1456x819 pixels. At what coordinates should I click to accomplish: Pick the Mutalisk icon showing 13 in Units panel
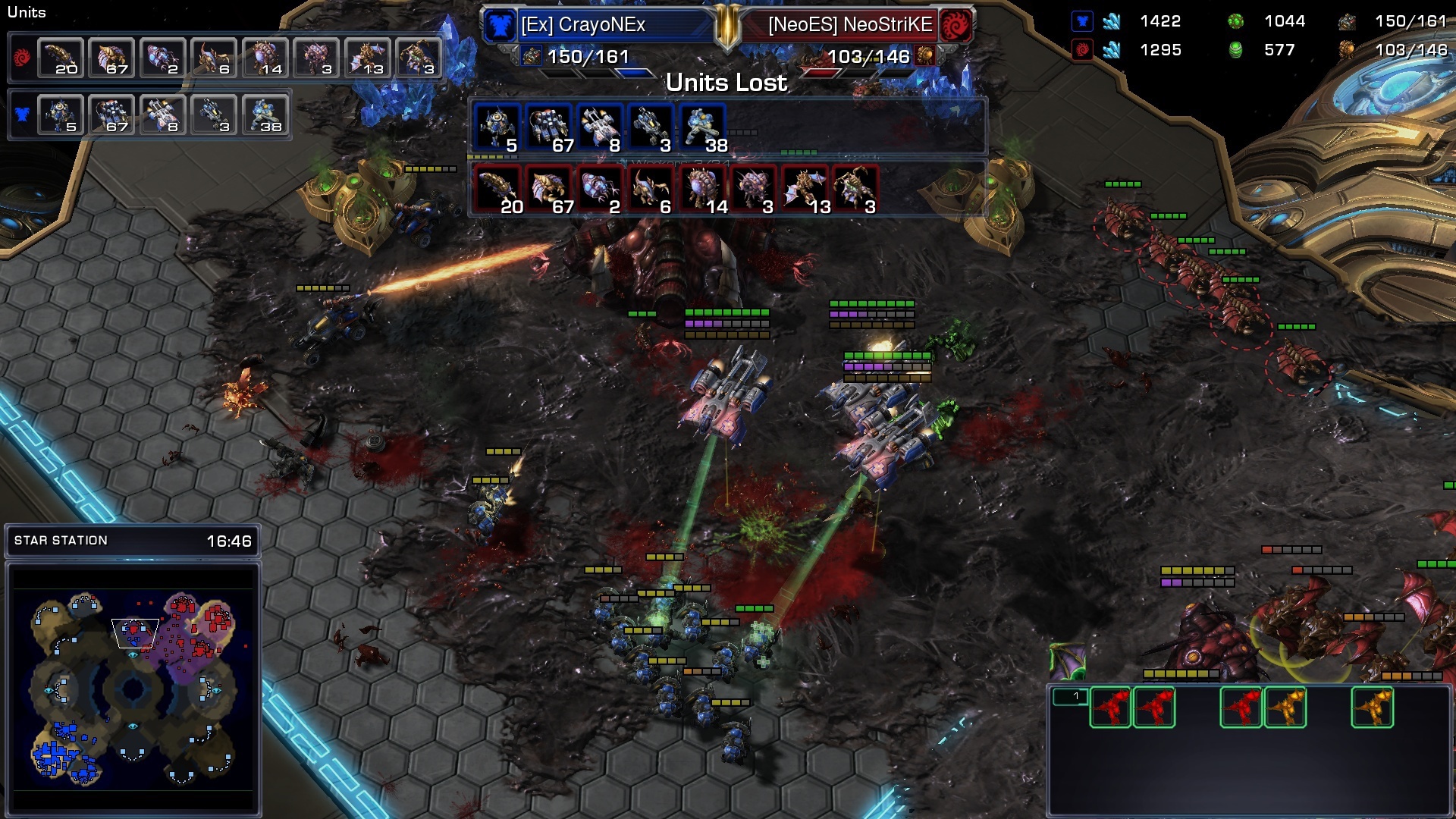point(368,58)
